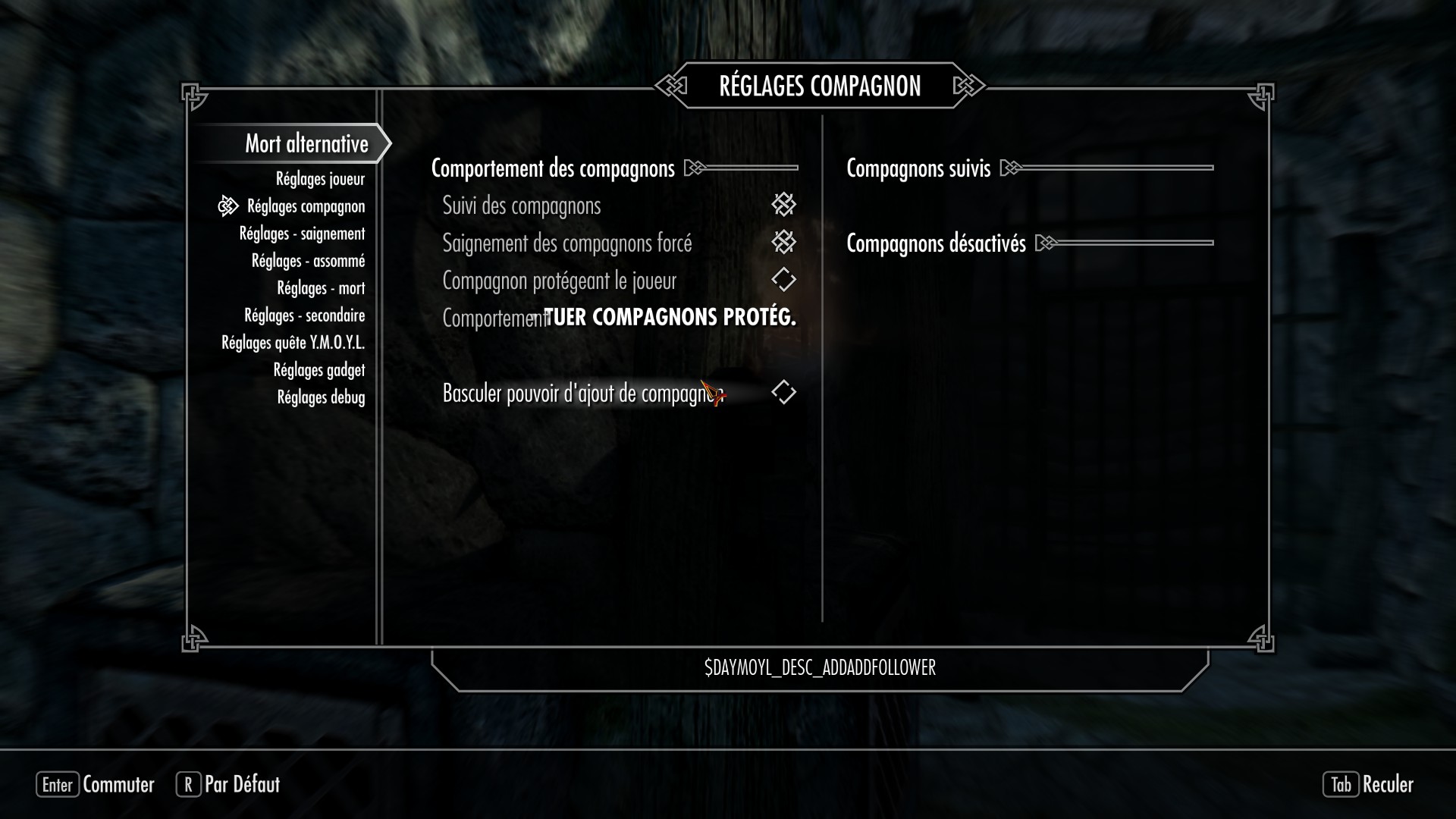This screenshot has height=819, width=1456.
Task: Open the Réglages joueur page
Action: click(x=320, y=179)
